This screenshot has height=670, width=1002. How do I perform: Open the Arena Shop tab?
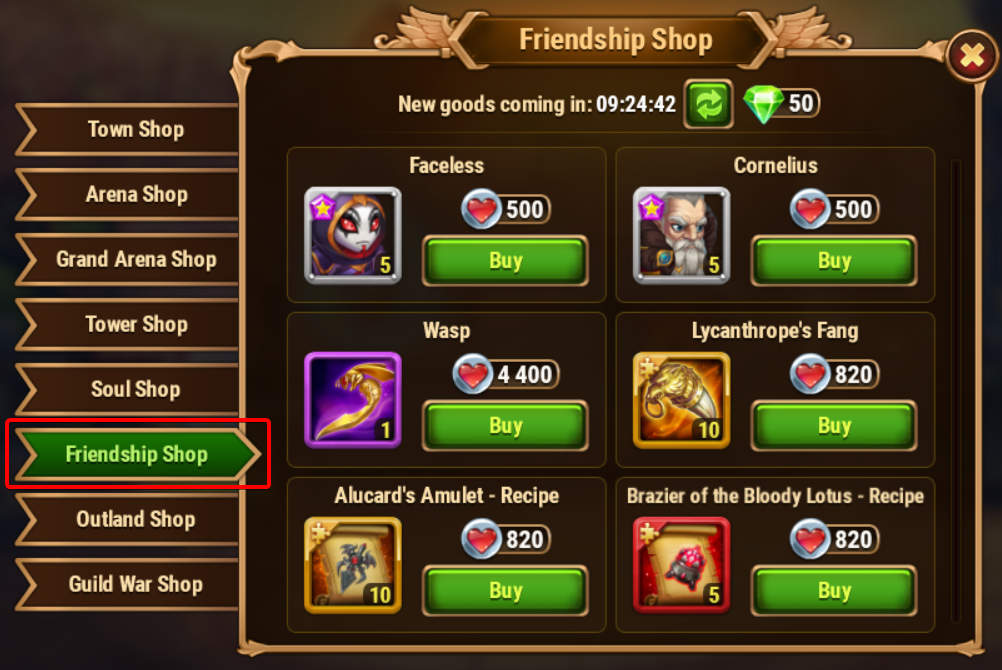coord(135,195)
